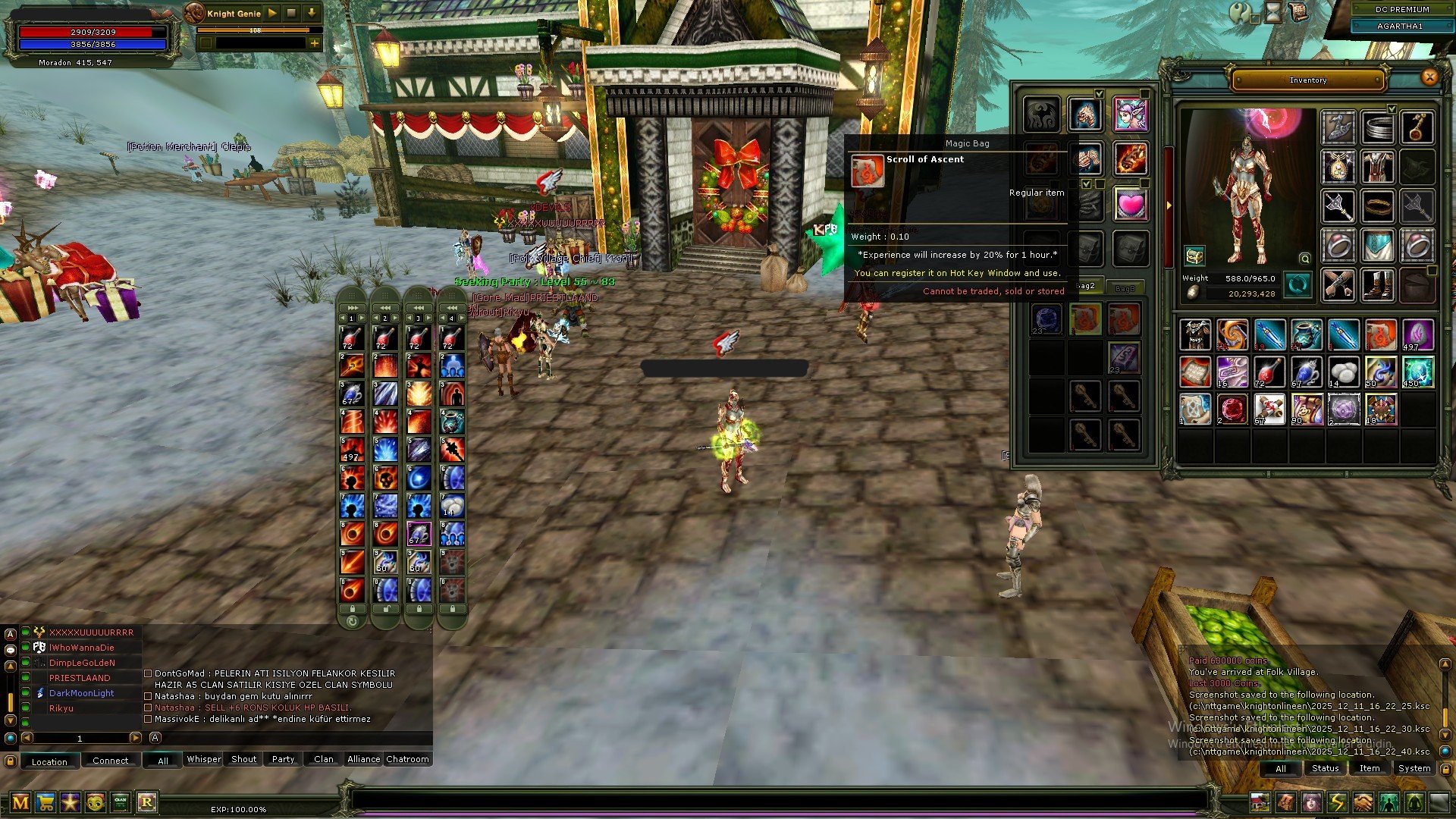Show the System messages tab
The width and height of the screenshot is (1456, 819).
[1414, 768]
